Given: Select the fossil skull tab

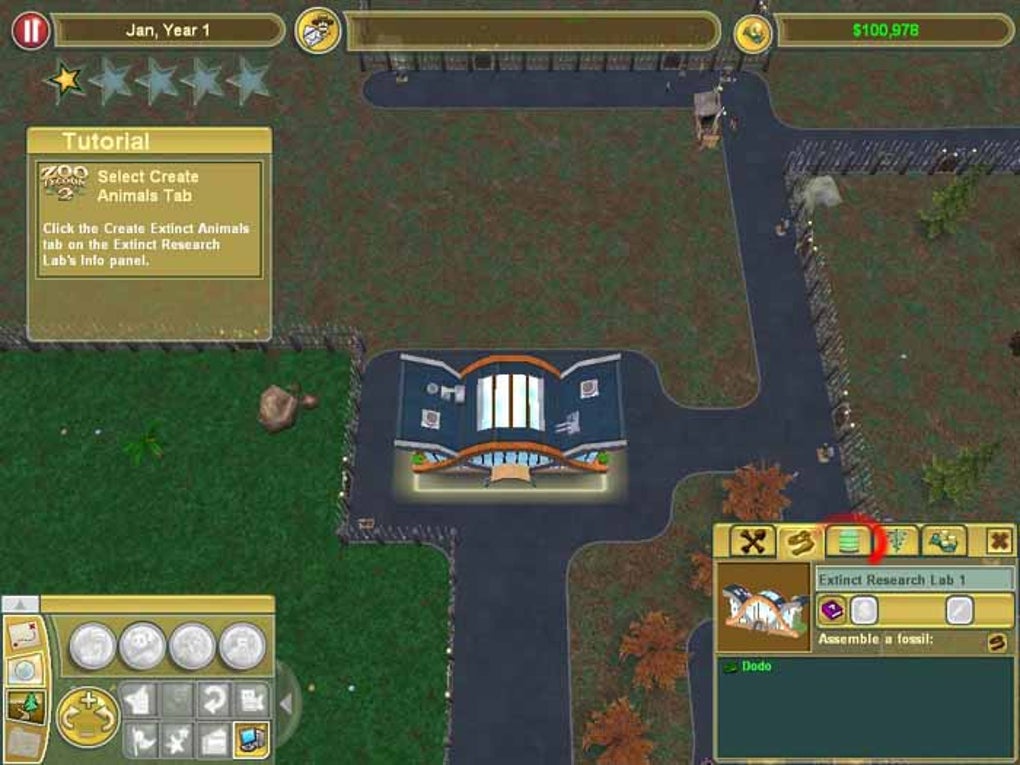Looking at the screenshot, I should coord(801,541).
